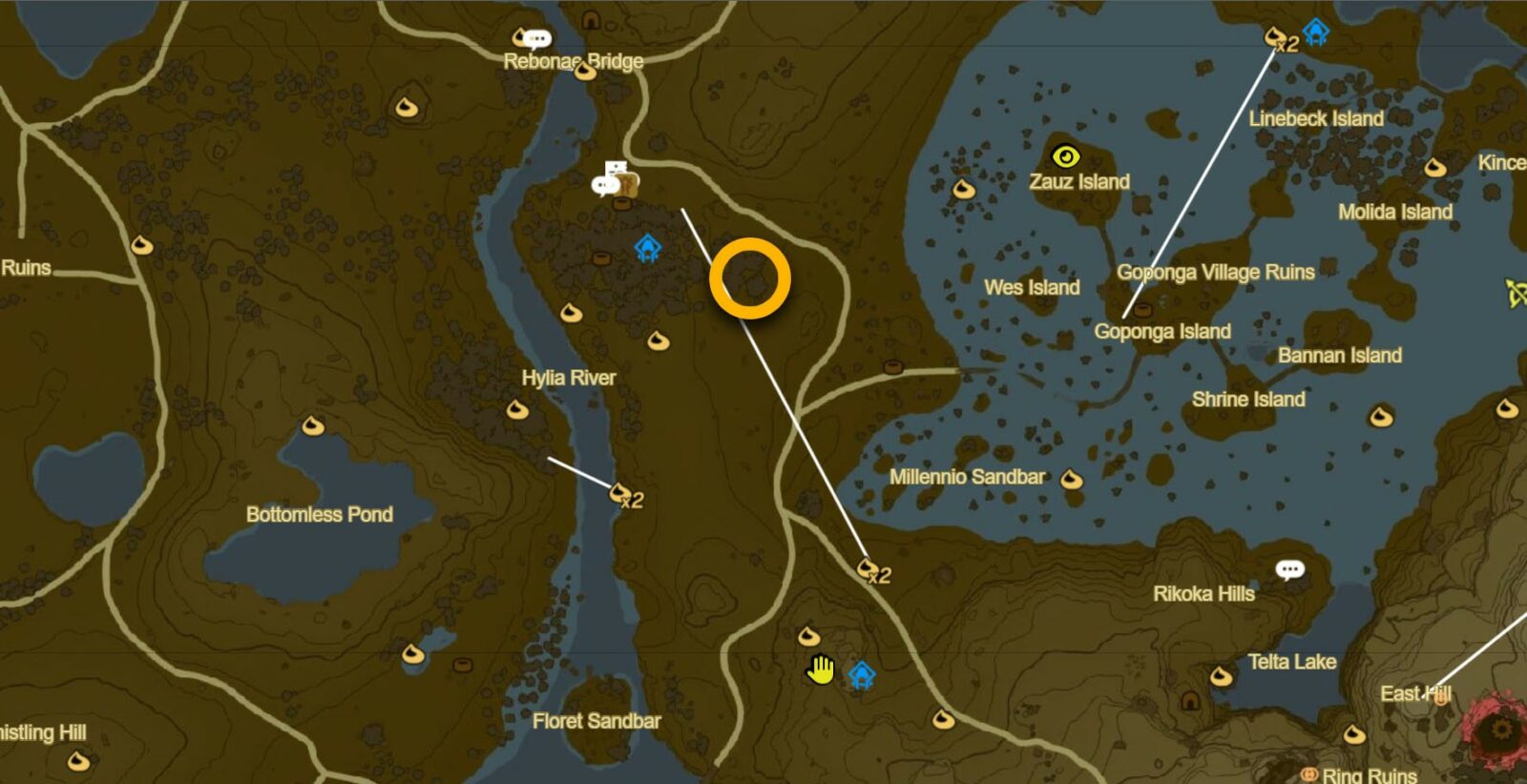The height and width of the screenshot is (784, 1527).
Task: Open the red chasm gear marker
Action: pos(1501,730)
